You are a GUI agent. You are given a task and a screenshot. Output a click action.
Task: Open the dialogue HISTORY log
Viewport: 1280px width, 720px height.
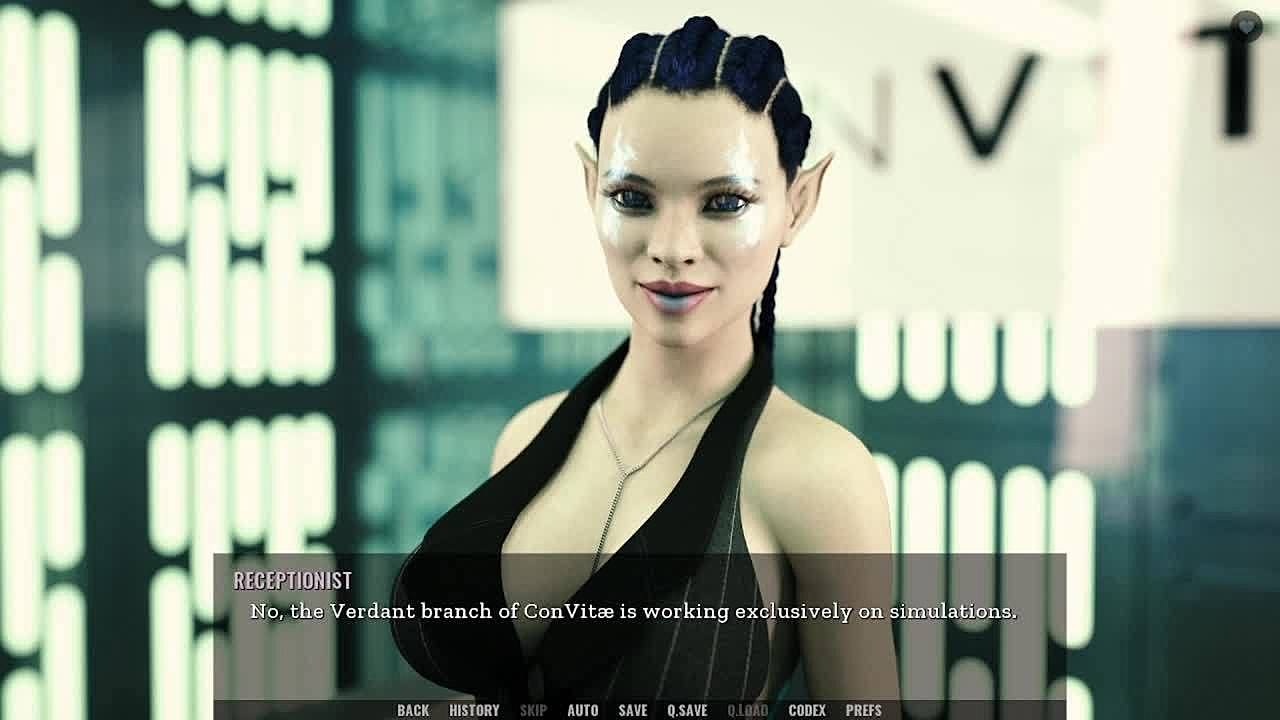474,710
